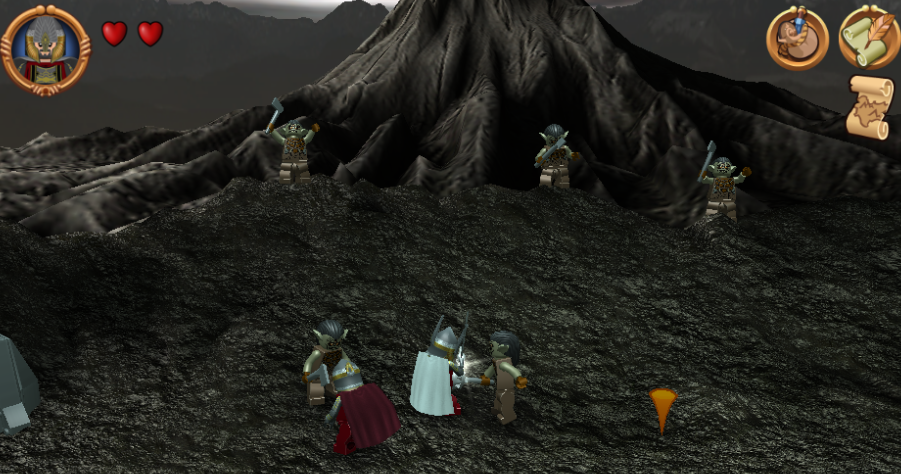
Task: Open the parchment map scroll
Action: 868,106
